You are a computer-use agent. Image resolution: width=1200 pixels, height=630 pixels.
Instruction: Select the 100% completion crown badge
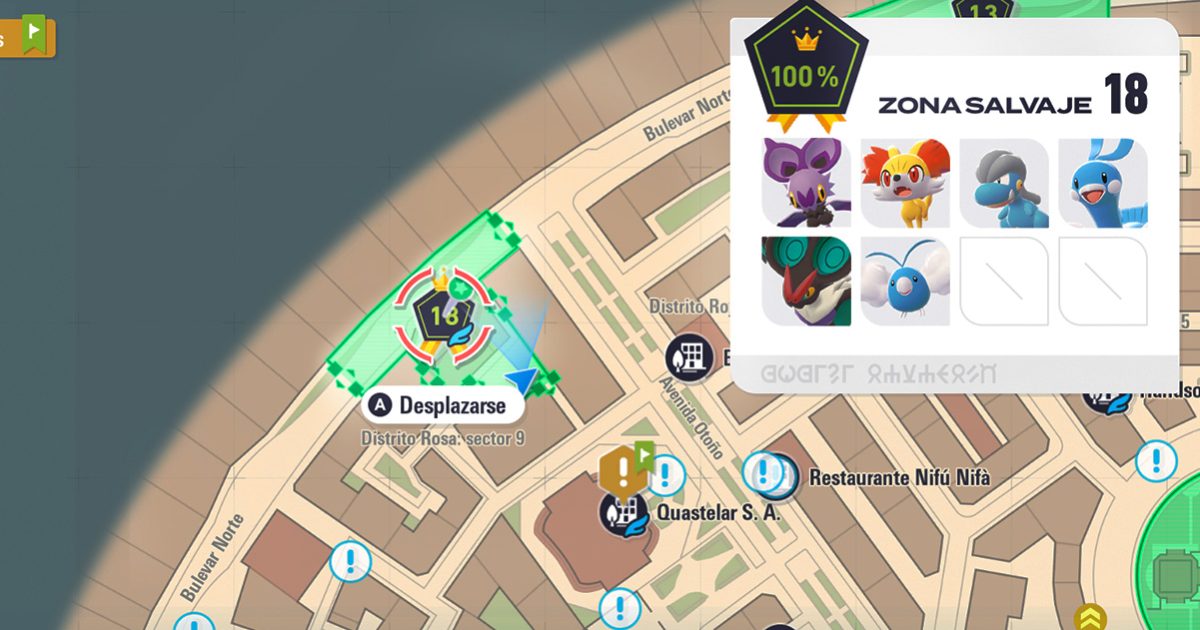coord(805,72)
